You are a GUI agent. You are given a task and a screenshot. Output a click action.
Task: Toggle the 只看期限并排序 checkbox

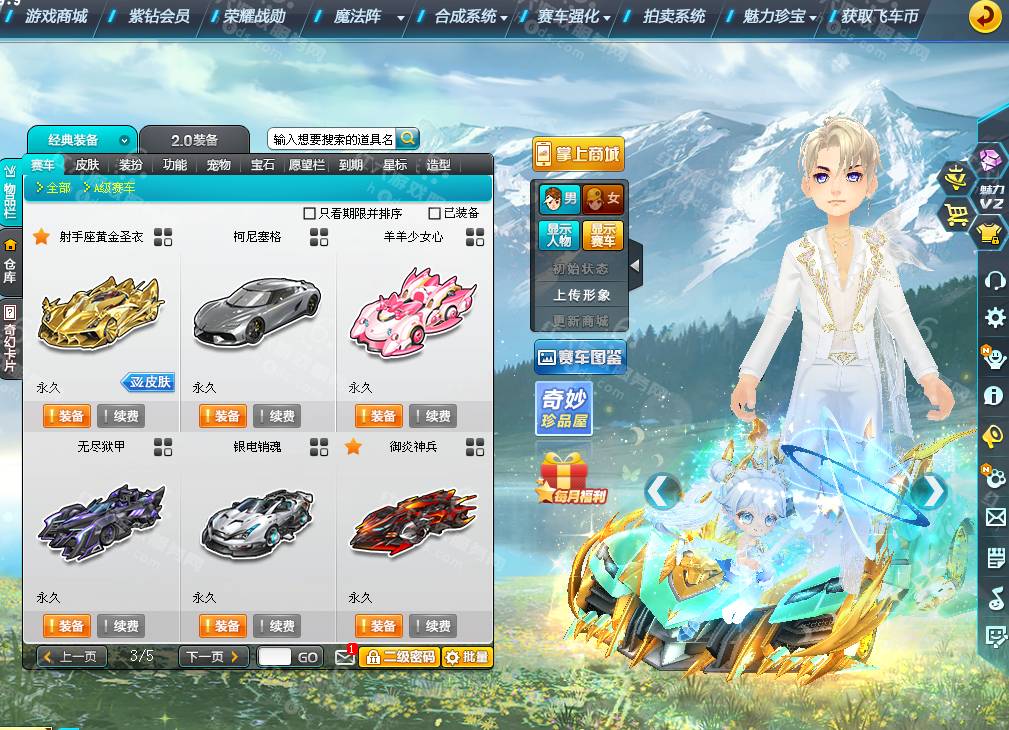pyautogui.click(x=309, y=213)
